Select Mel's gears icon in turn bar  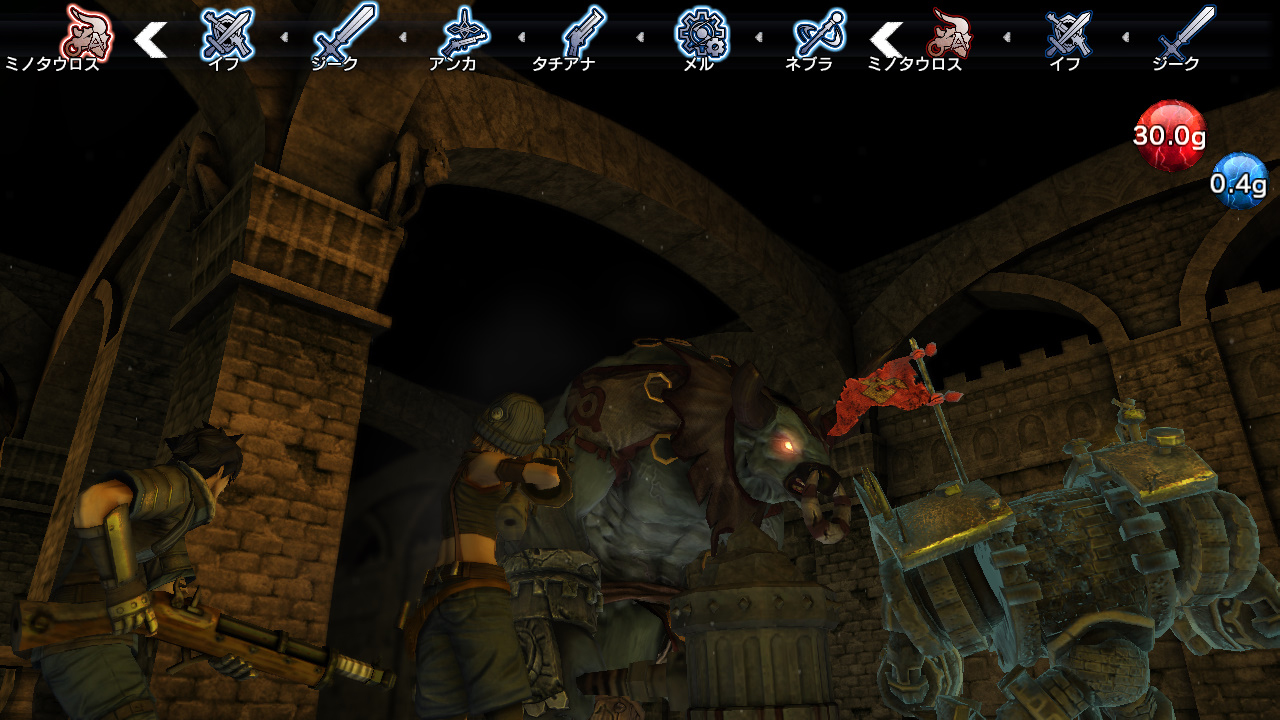tap(703, 32)
